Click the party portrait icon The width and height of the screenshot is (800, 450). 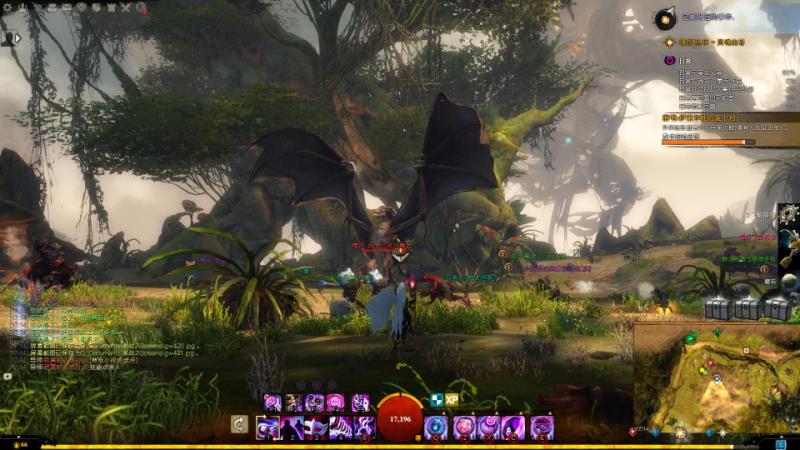(9, 38)
